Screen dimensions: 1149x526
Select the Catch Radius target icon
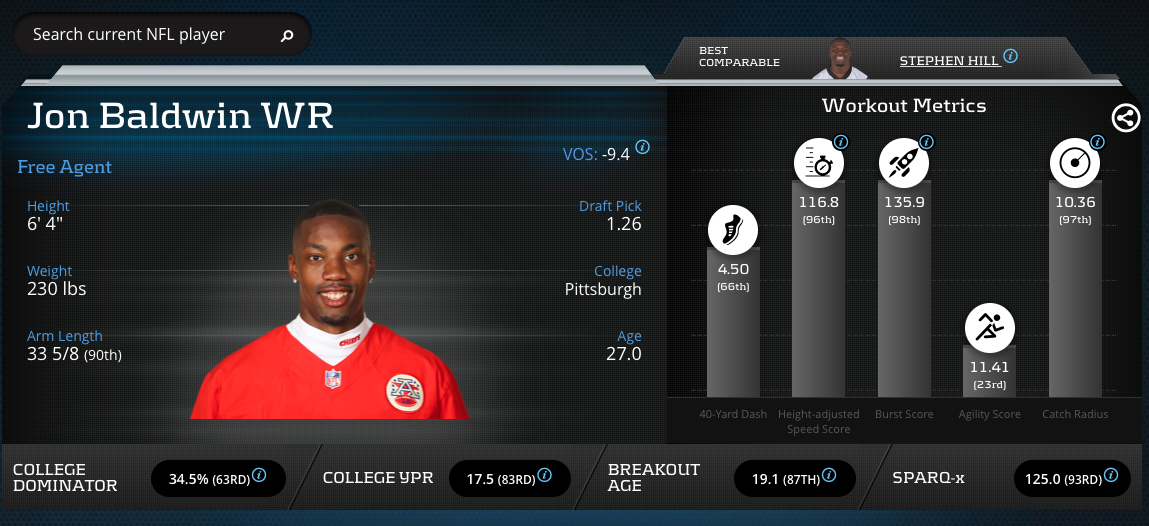coord(1075,163)
